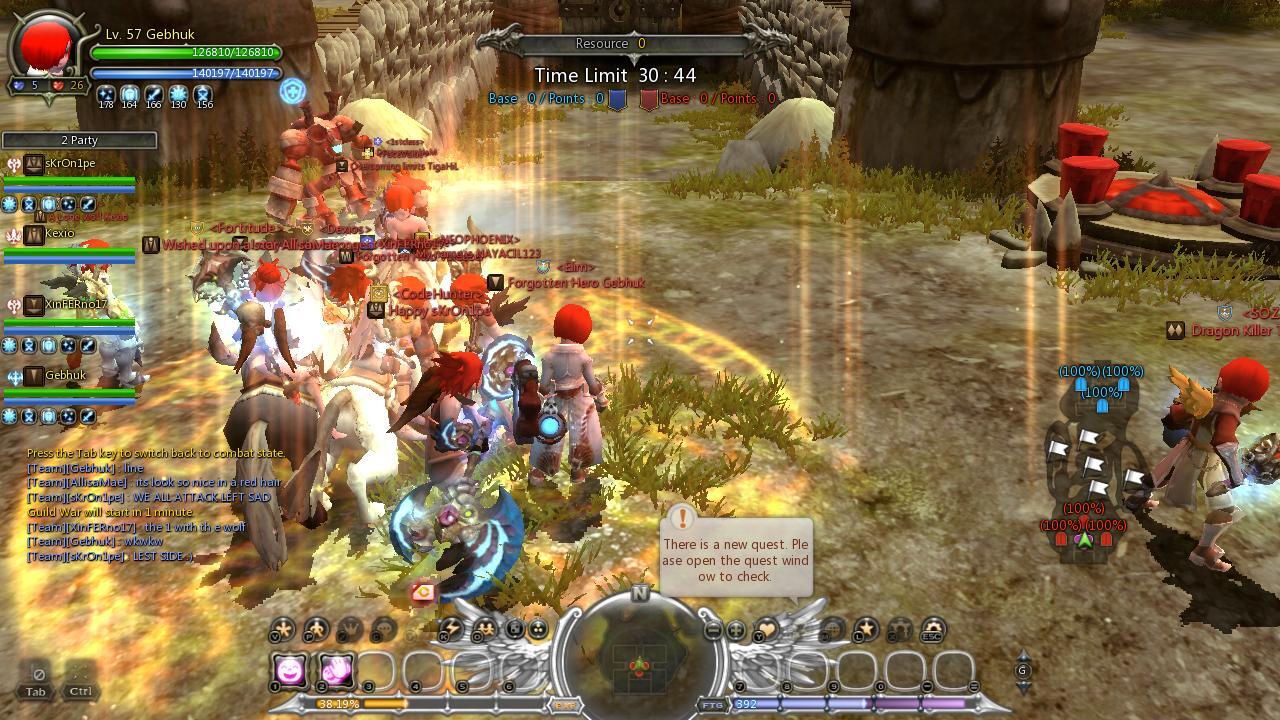Screen dimensions: 1280x720
Task: Open the star icon menu button
Action: pos(865,629)
